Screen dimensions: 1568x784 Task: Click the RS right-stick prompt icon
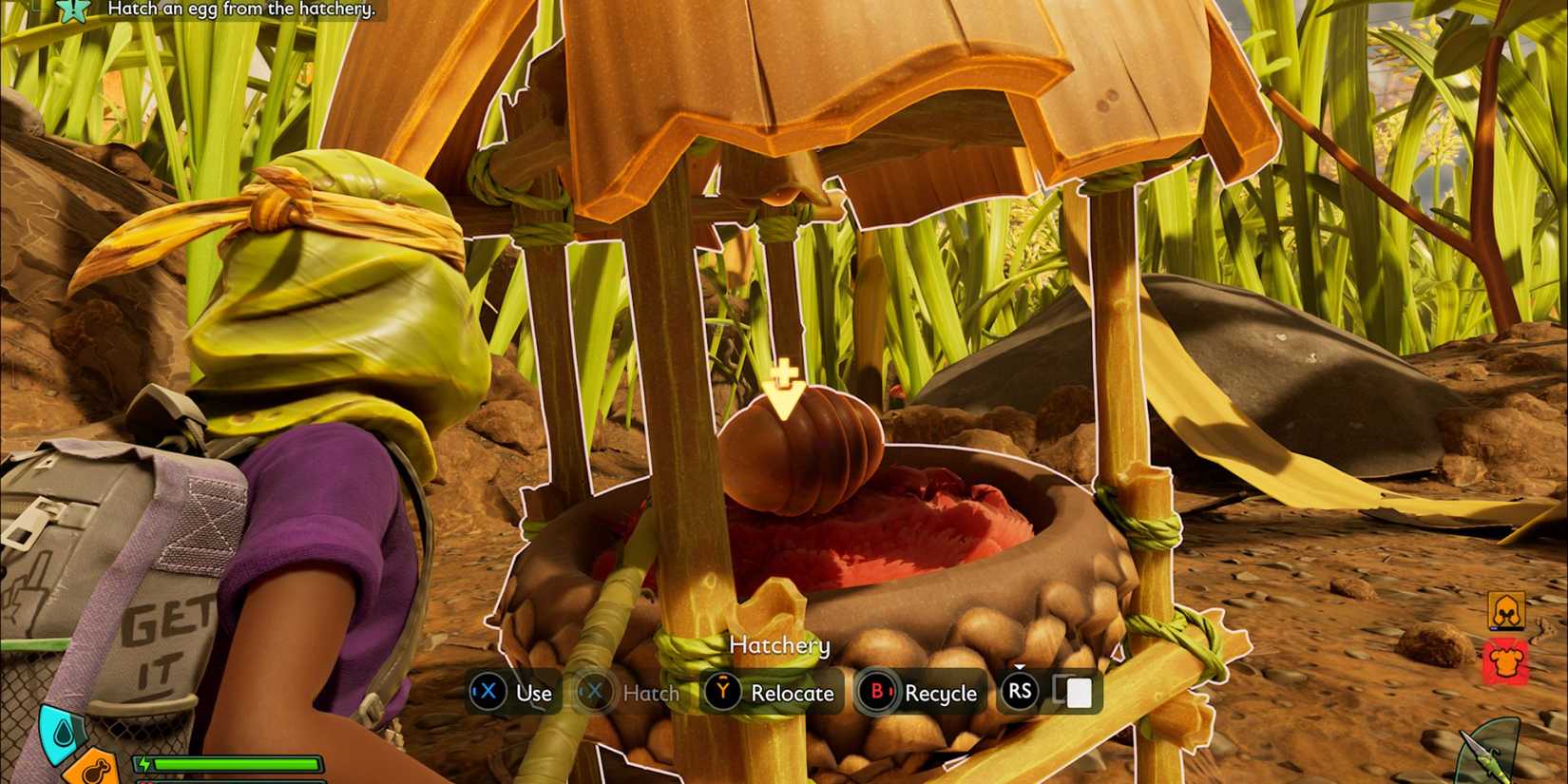tap(1019, 693)
